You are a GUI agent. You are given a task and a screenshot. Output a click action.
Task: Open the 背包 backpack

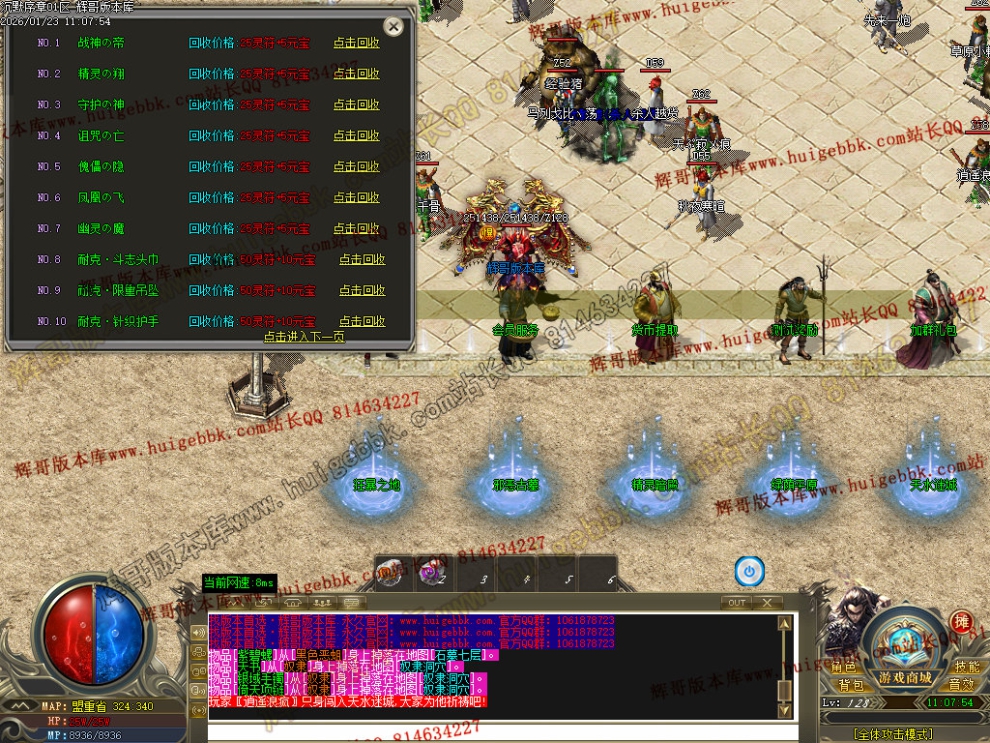point(851,685)
